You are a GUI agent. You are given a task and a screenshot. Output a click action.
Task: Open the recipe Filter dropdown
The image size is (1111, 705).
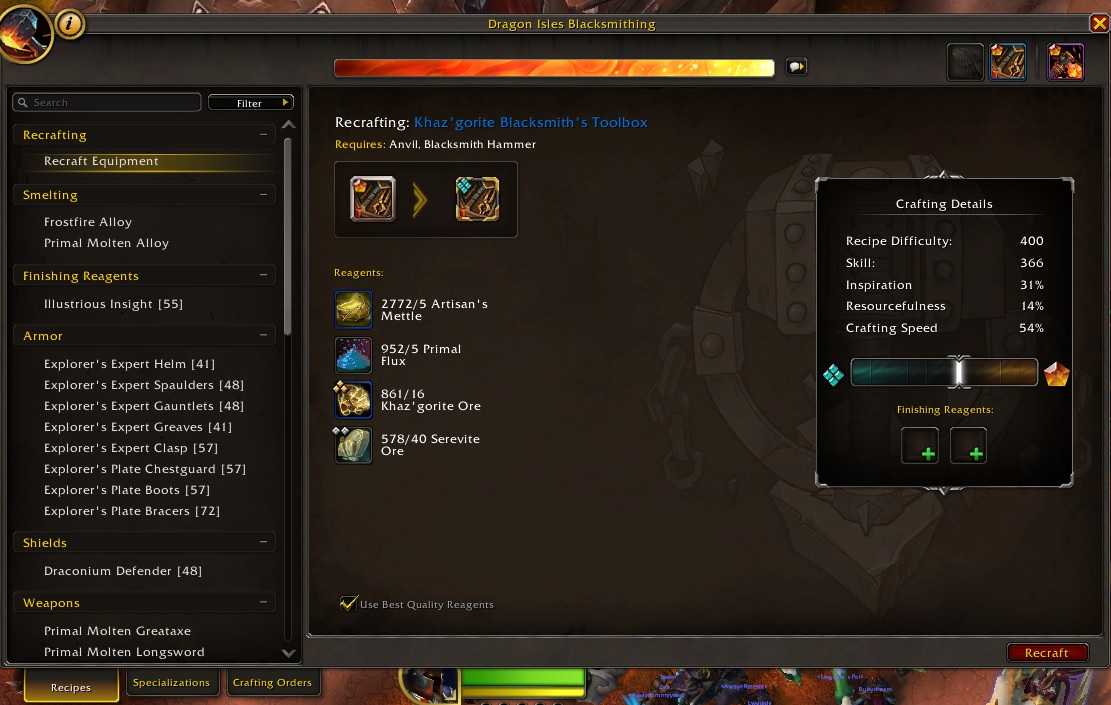pos(251,103)
